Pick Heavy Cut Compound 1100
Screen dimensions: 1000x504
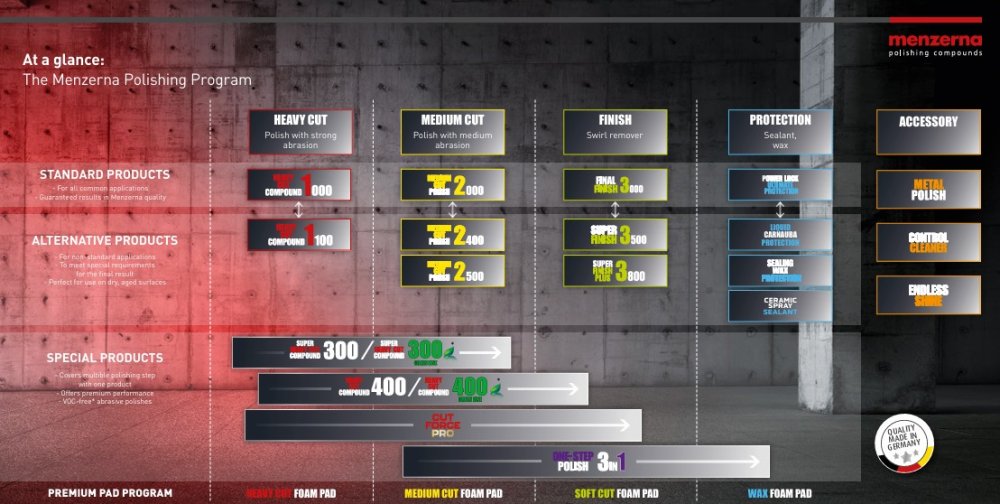tap(300, 235)
